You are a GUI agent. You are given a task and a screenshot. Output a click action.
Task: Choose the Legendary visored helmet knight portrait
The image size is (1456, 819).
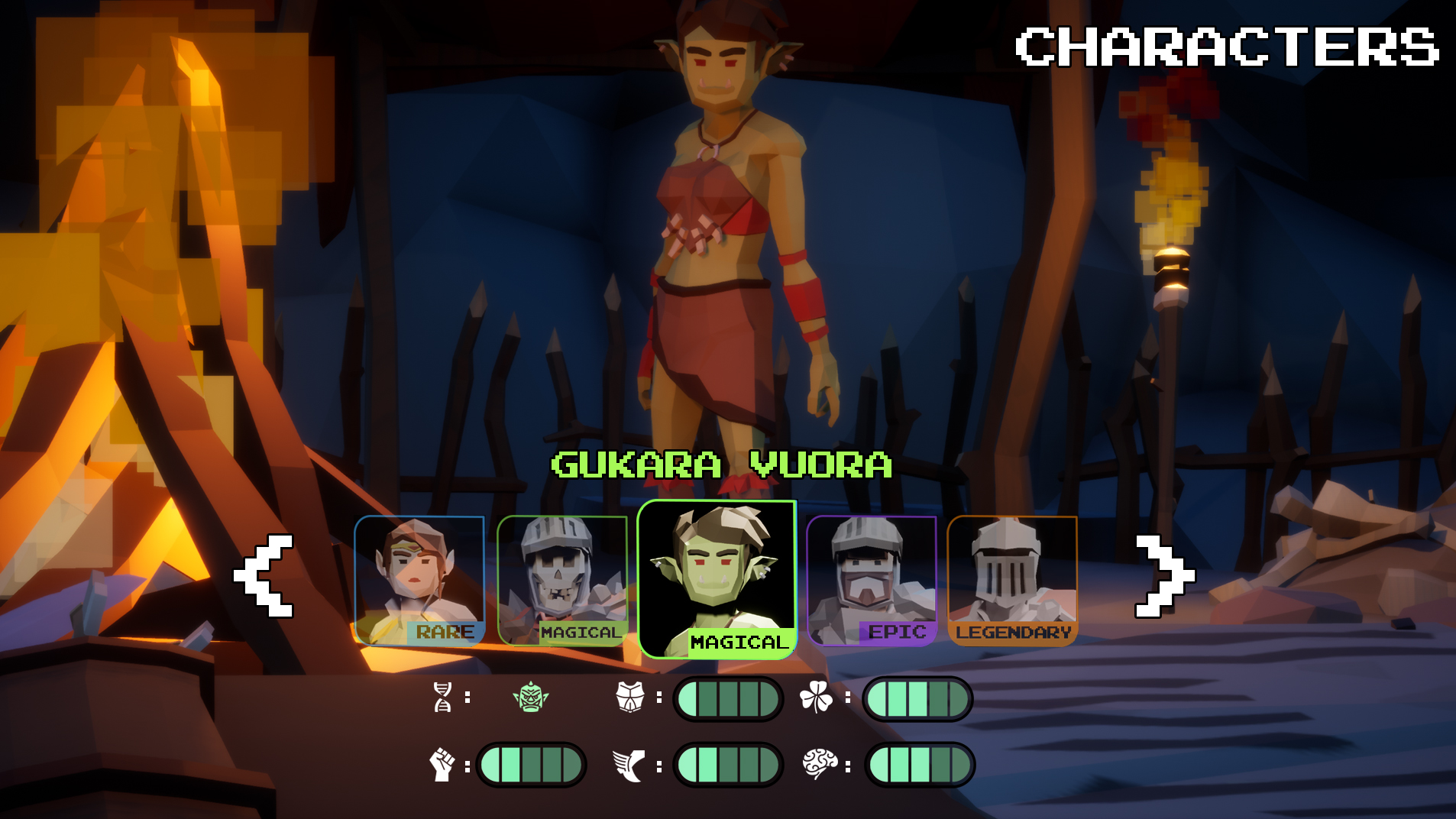click(x=1012, y=581)
